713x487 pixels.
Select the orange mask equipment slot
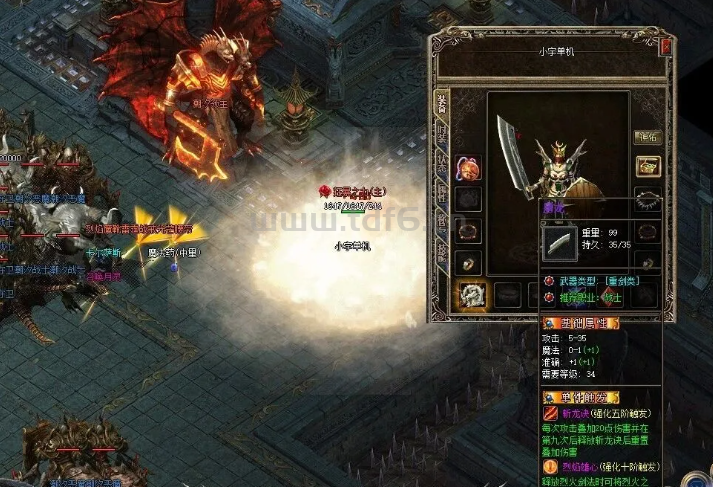pyautogui.click(x=467, y=168)
